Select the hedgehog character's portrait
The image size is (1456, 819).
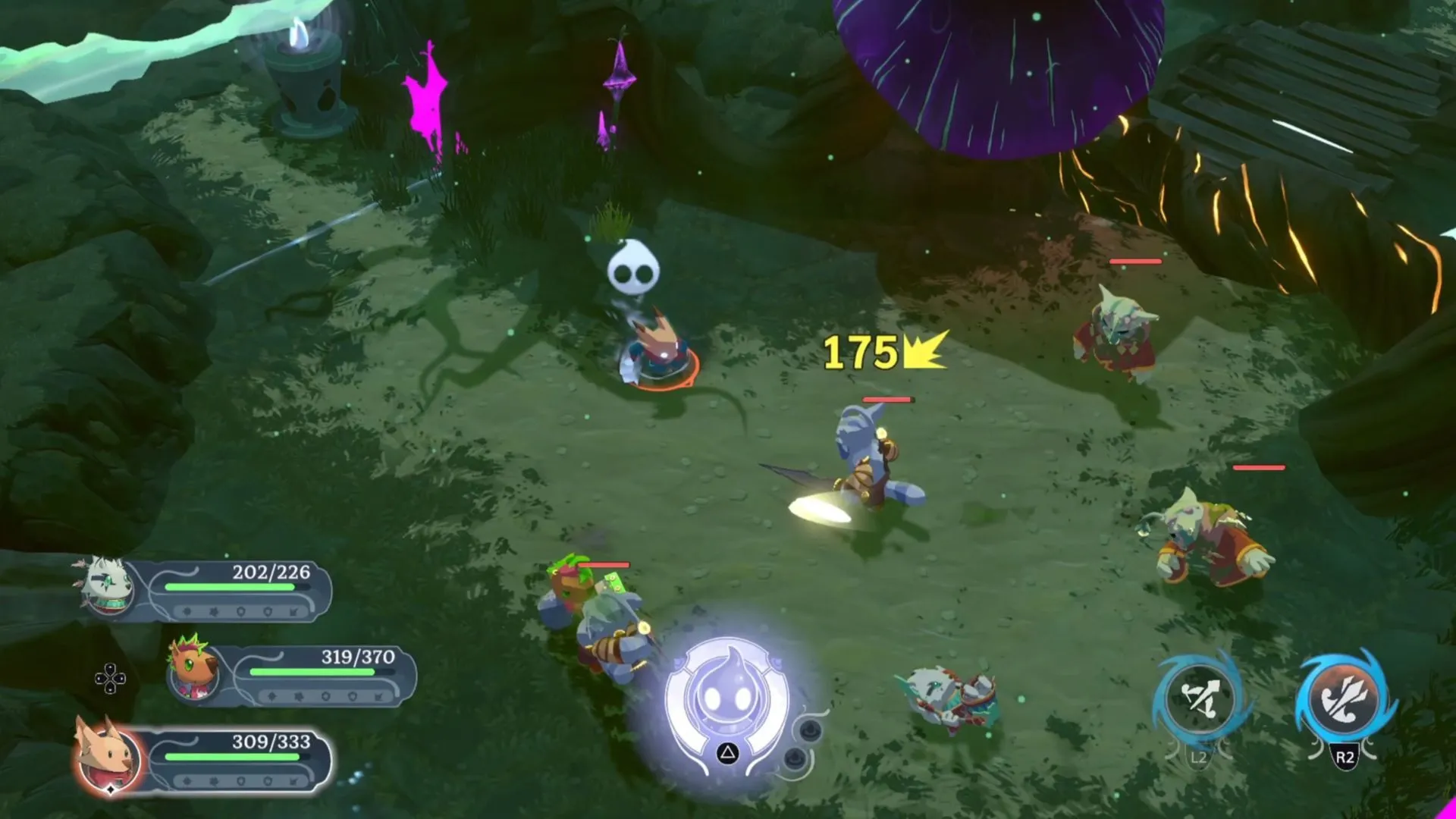(x=193, y=671)
